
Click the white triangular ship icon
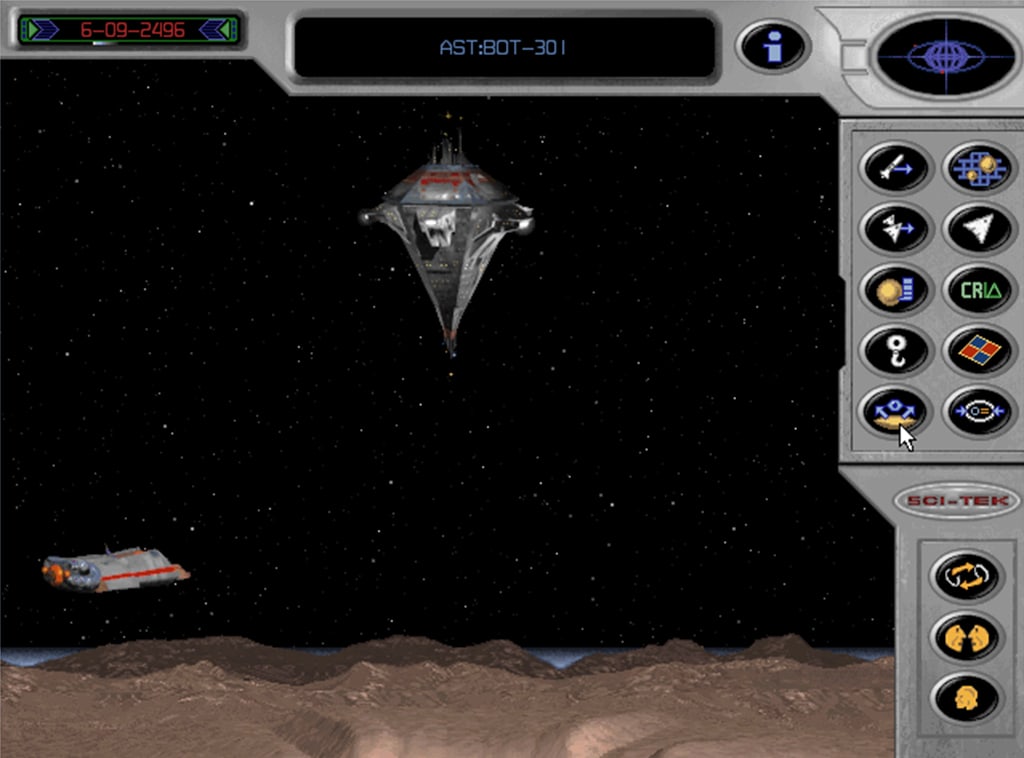click(979, 229)
